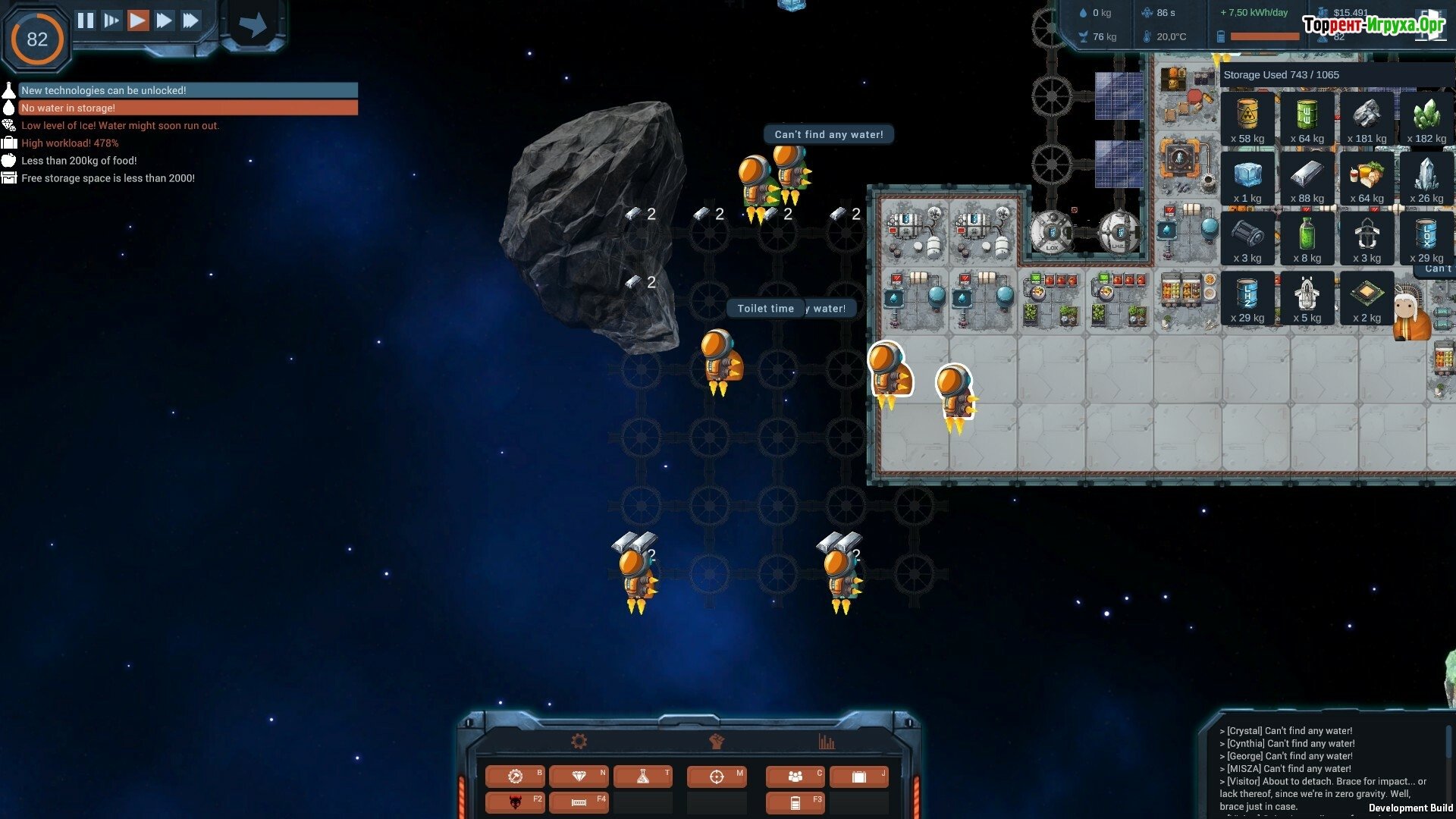
Task: Switch to double fast-forward speed
Action: (x=164, y=20)
